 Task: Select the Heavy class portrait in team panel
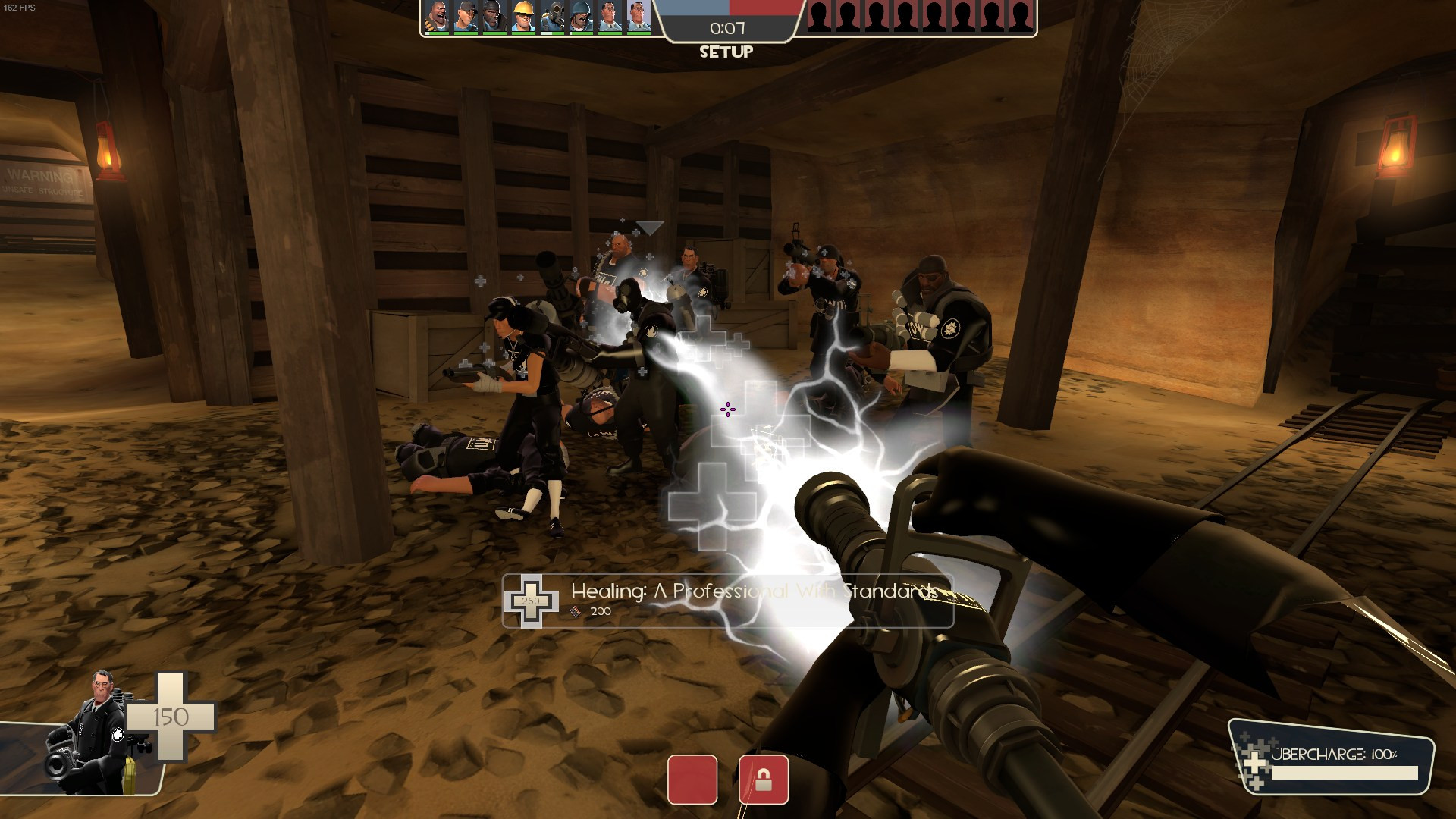438,17
